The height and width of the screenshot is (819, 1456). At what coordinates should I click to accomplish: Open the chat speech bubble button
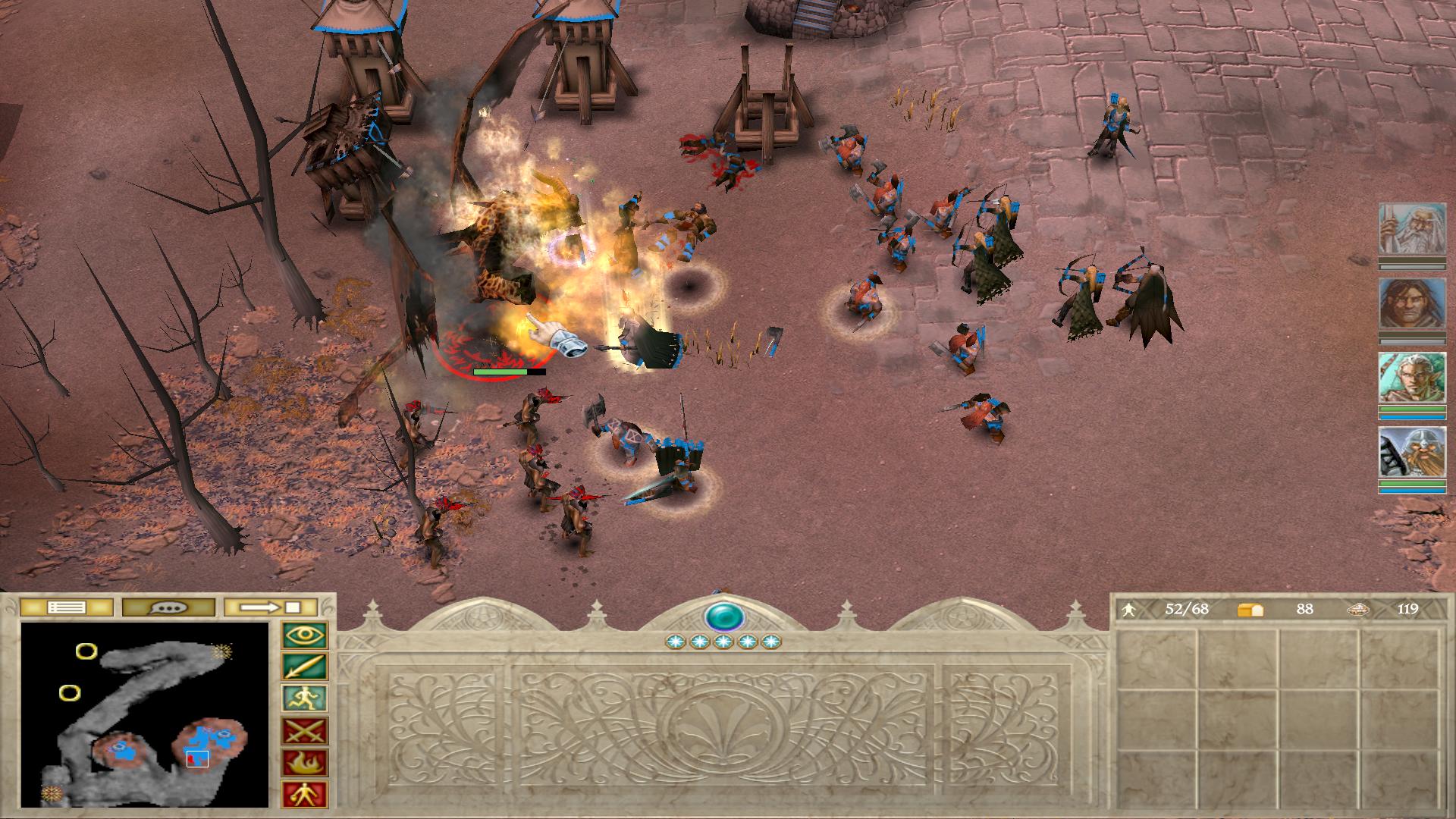point(168,607)
